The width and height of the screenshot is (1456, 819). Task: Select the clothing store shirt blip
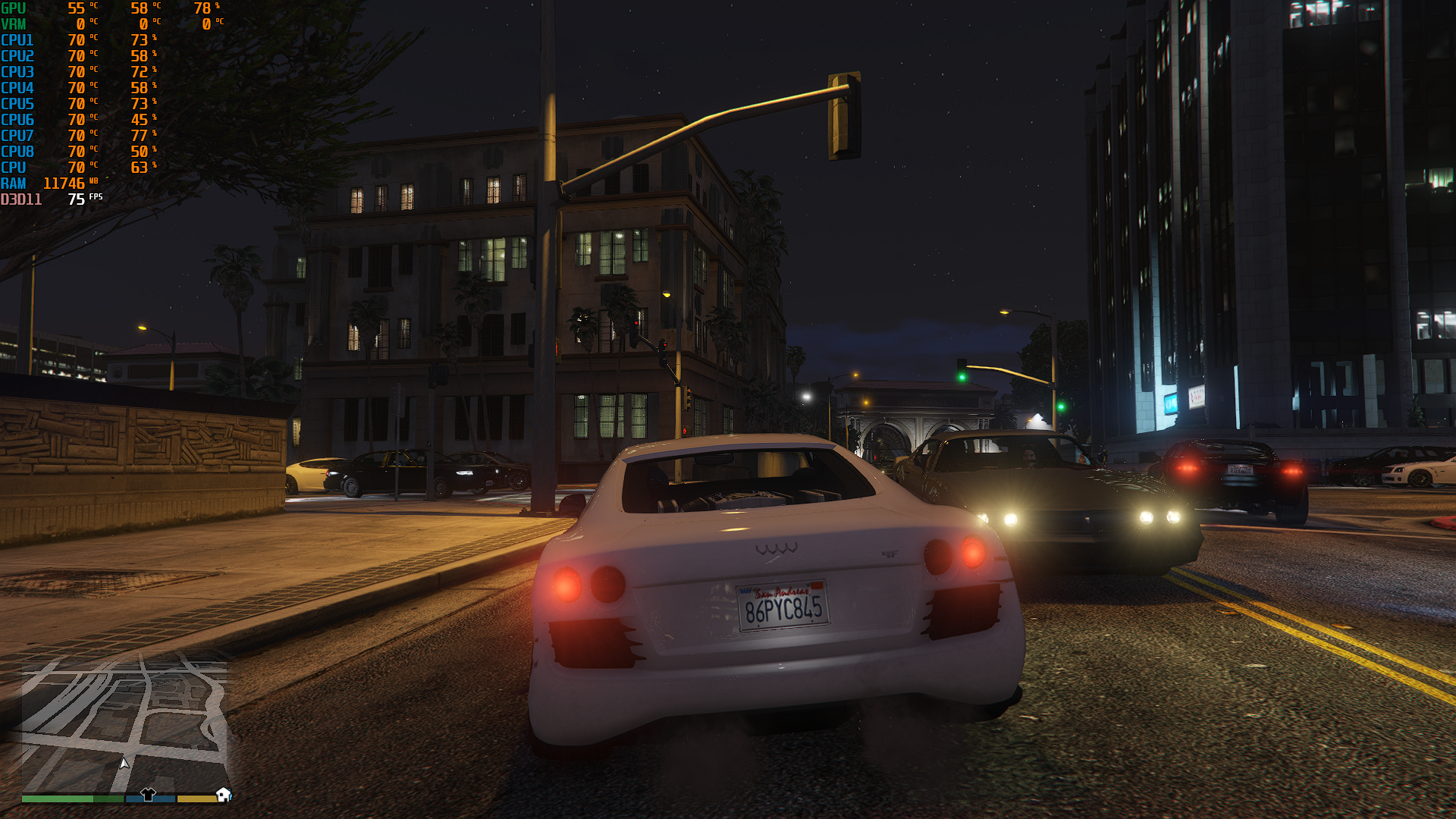(x=148, y=794)
